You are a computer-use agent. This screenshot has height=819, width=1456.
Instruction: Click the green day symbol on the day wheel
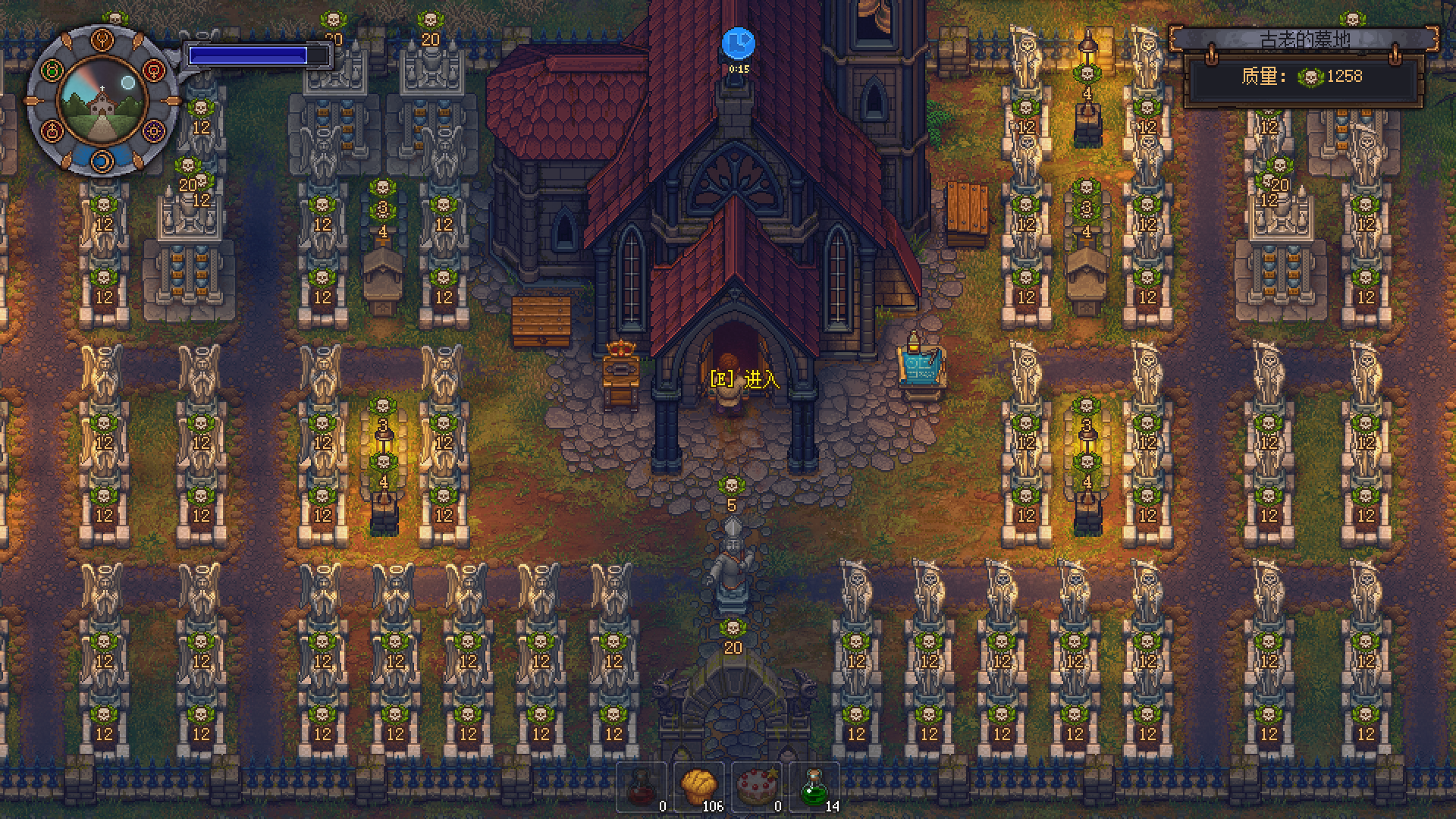[x=51, y=69]
